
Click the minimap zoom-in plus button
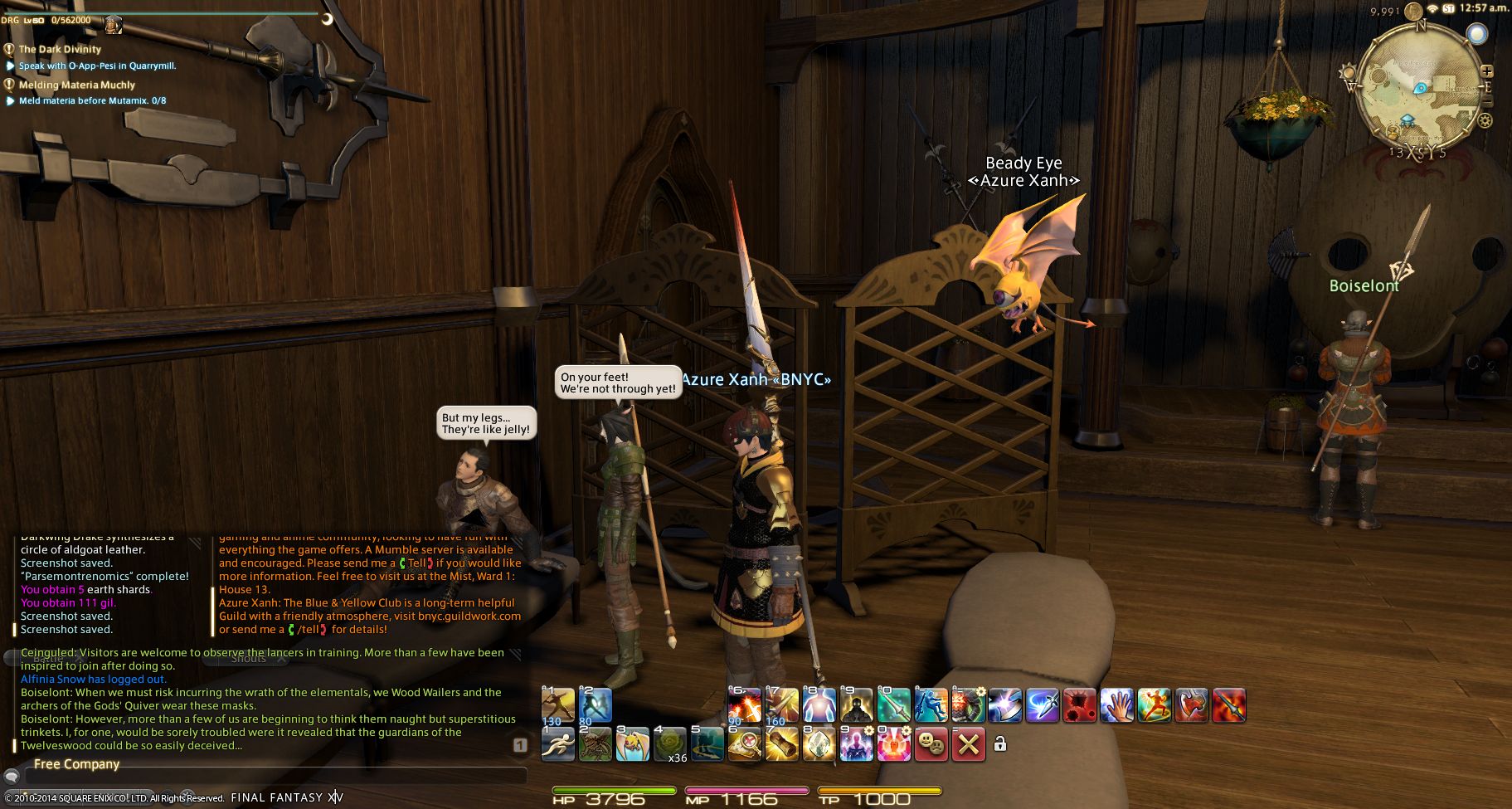click(1486, 72)
